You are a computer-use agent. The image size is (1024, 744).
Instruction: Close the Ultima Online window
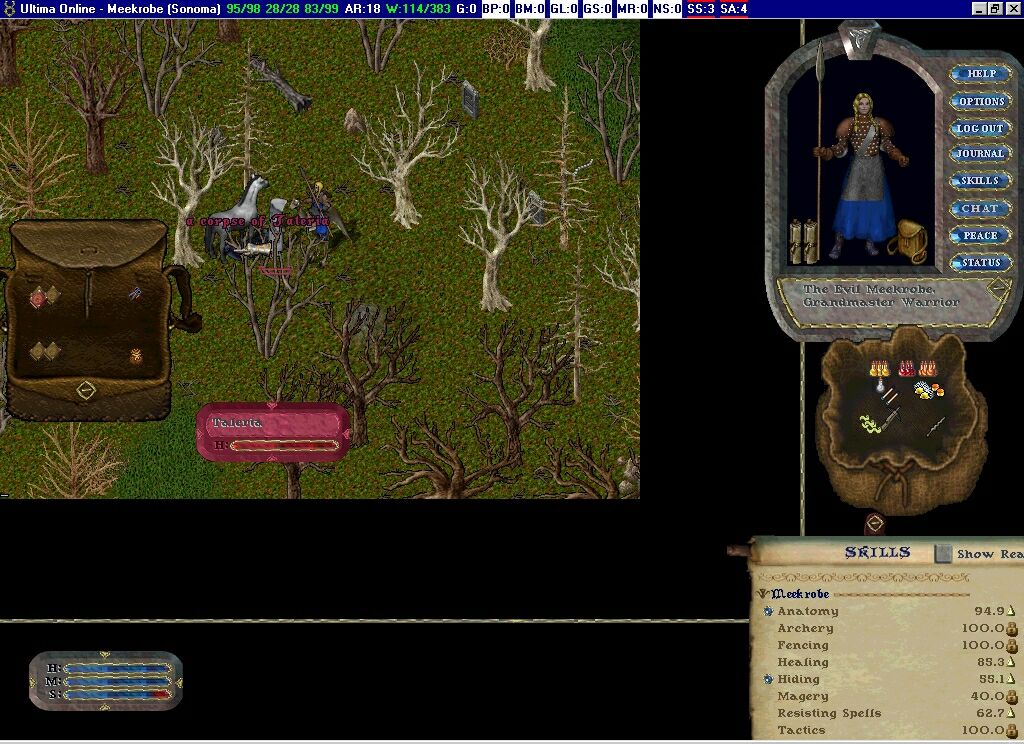pos(1012,9)
